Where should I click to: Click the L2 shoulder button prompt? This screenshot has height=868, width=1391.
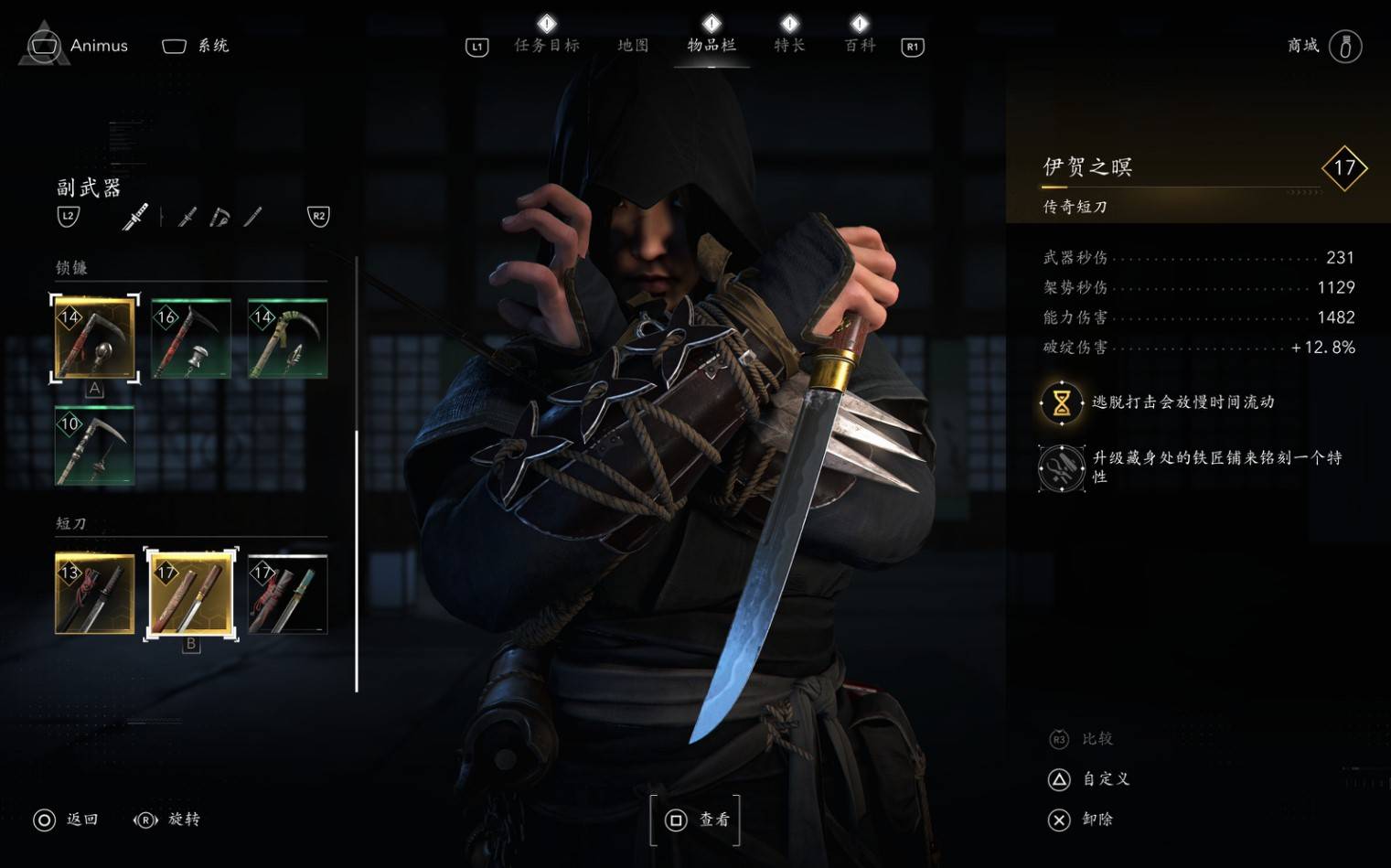pyautogui.click(x=68, y=217)
